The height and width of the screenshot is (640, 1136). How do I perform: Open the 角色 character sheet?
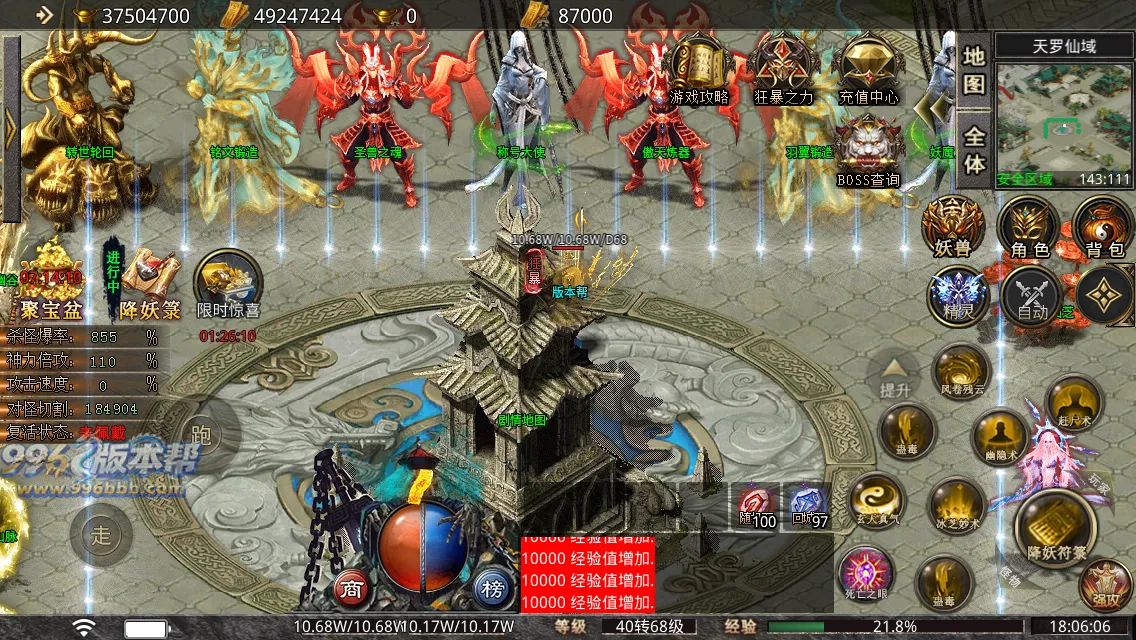click(x=1028, y=225)
